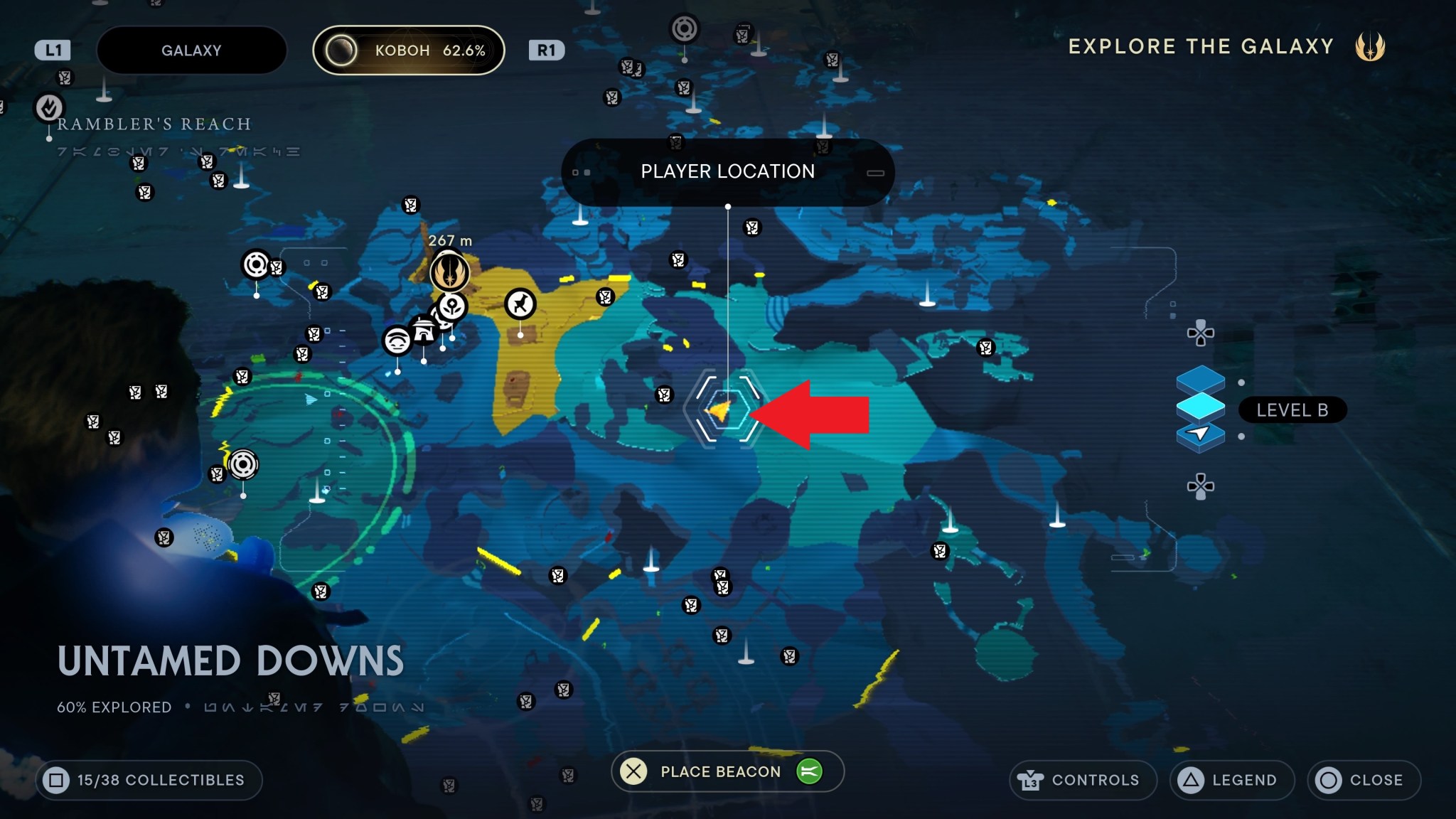Viewport: 1456px width, 819px height.
Task: Click Close to exit the map
Action: pyautogui.click(x=1364, y=780)
